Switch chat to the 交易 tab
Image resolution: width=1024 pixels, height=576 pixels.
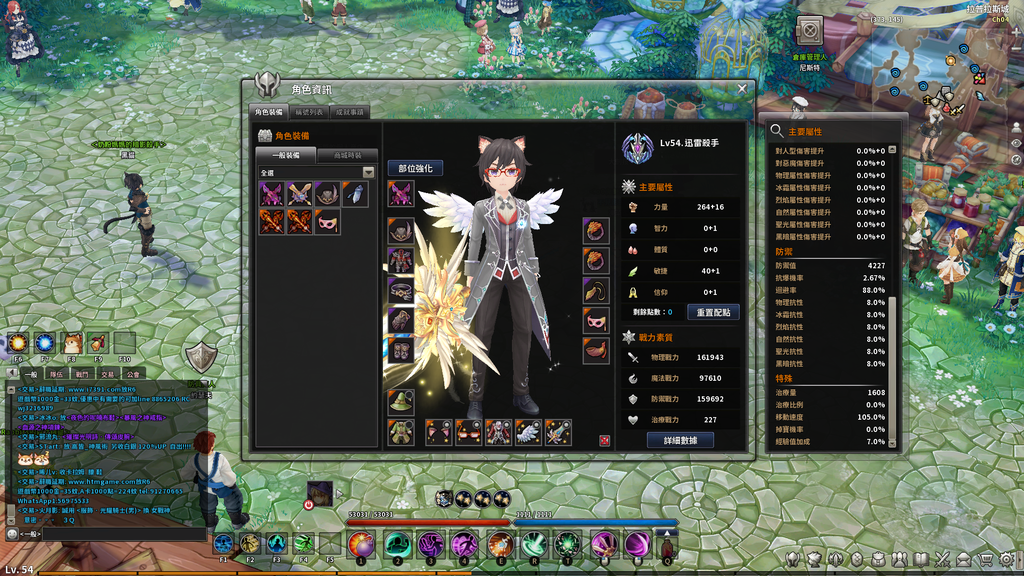pos(108,374)
